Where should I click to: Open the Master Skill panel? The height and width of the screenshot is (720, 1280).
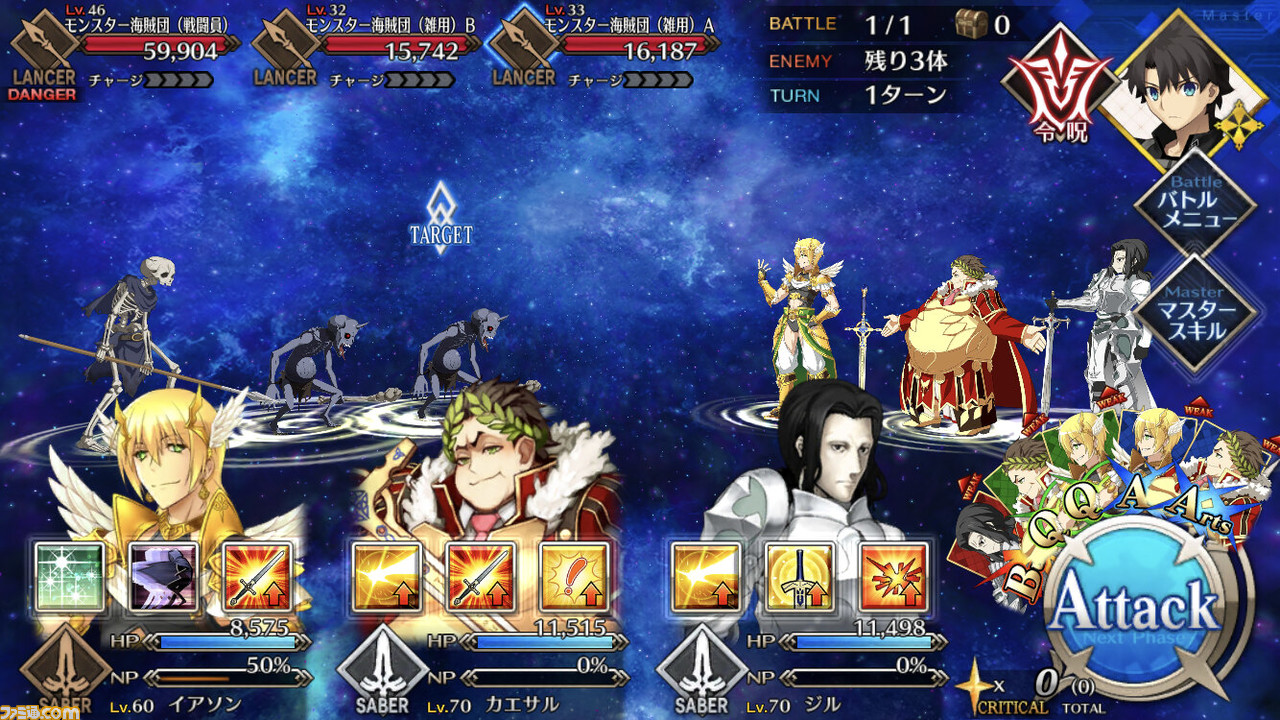click(1195, 312)
